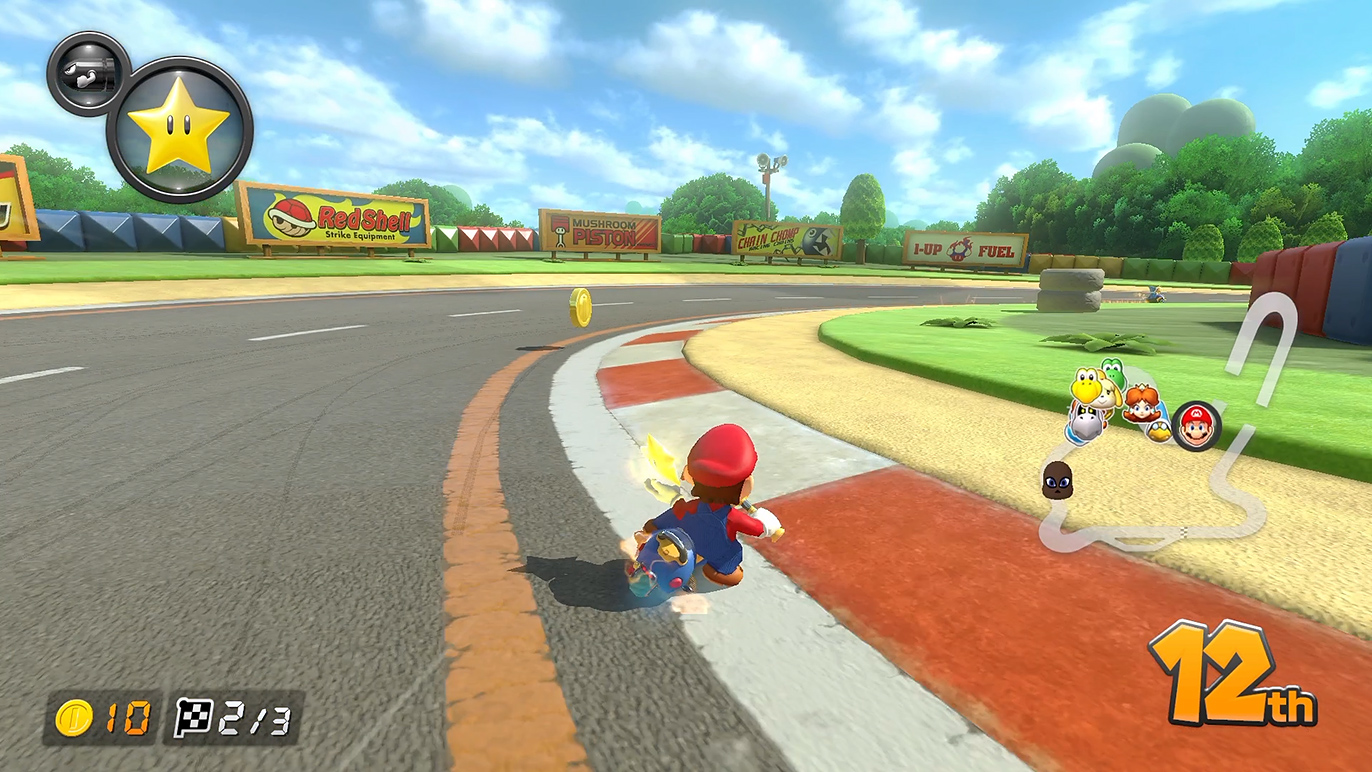The width and height of the screenshot is (1372, 772).
Task: Select the dark round-headed racer marker
Action: [x=1057, y=481]
